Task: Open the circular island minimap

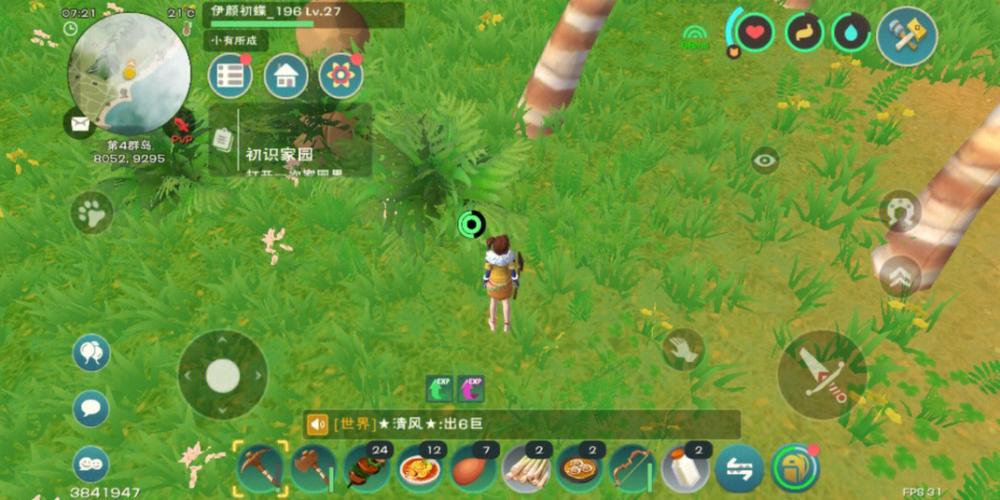Action: [x=129, y=73]
